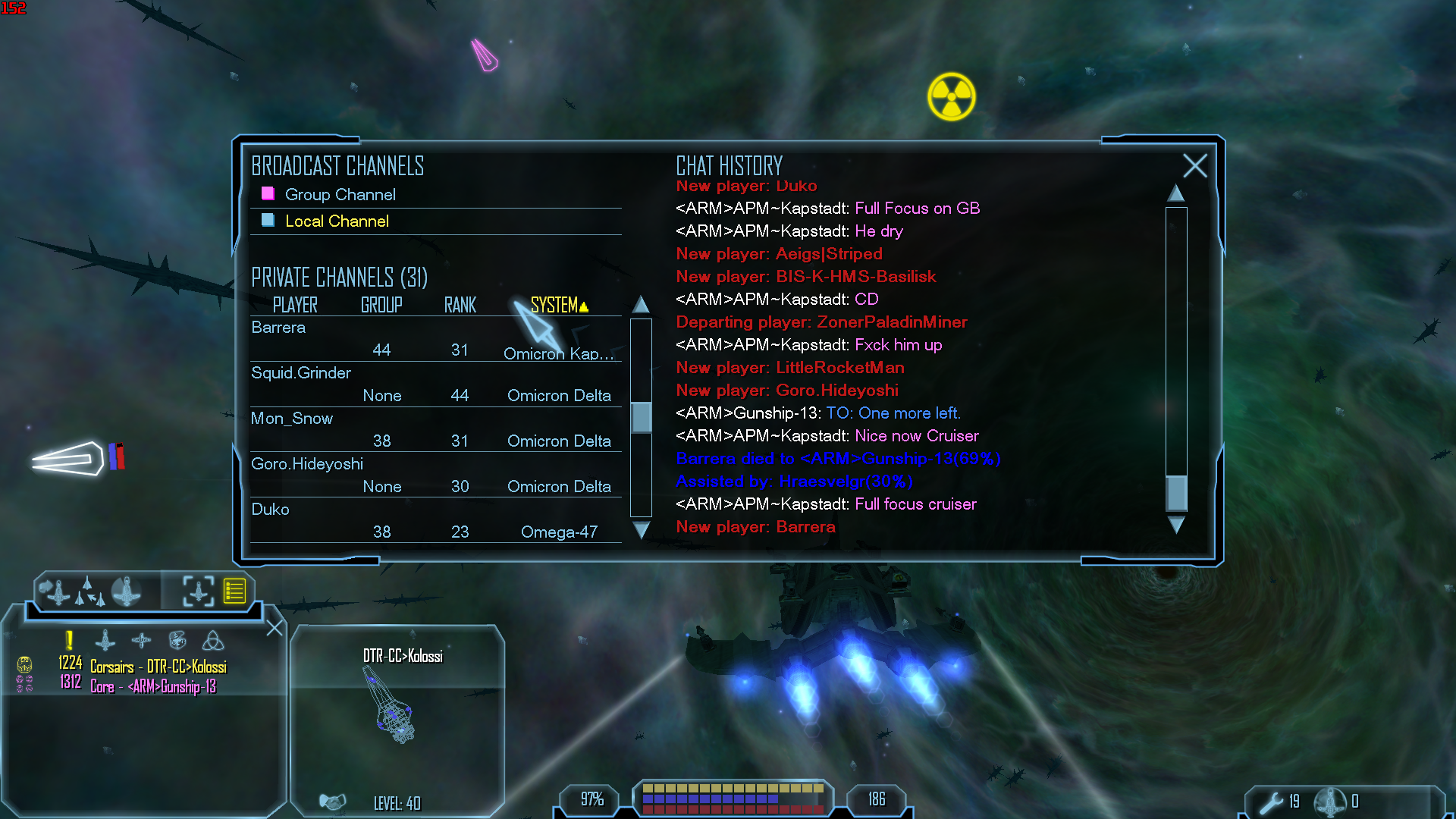Select player Squid.Grinder in private channels

coord(301,373)
